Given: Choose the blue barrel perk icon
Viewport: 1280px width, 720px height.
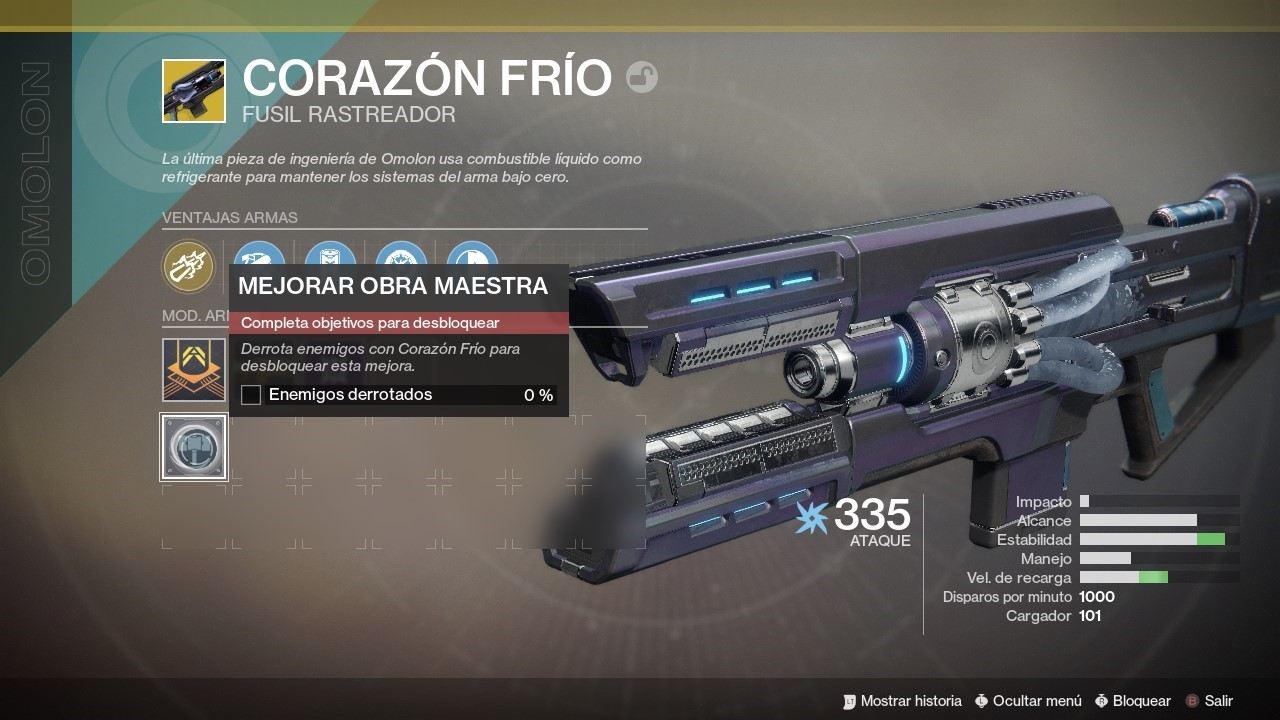Looking at the screenshot, I should pos(258,256).
